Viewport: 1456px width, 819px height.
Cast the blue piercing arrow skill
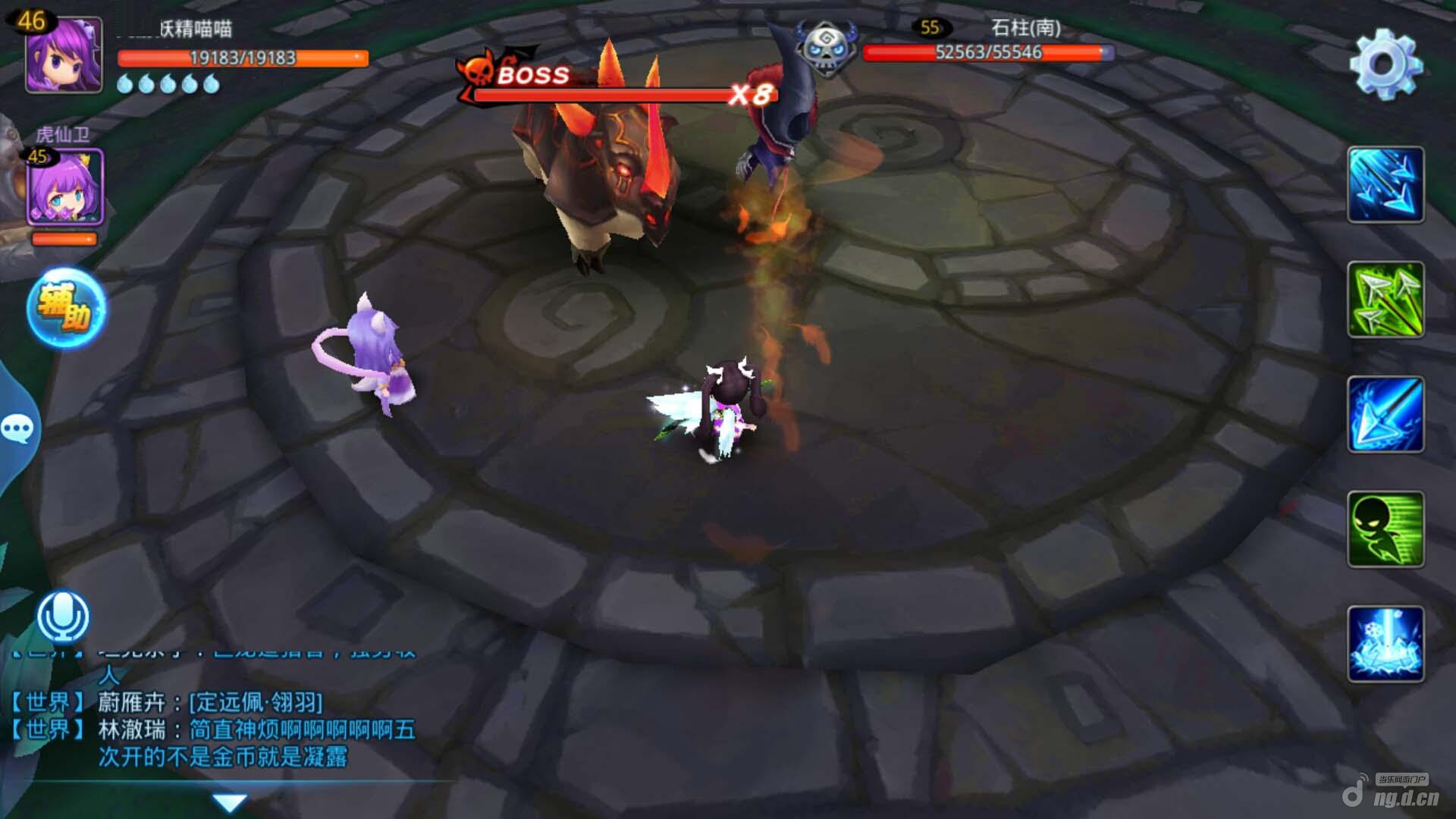1385,415
